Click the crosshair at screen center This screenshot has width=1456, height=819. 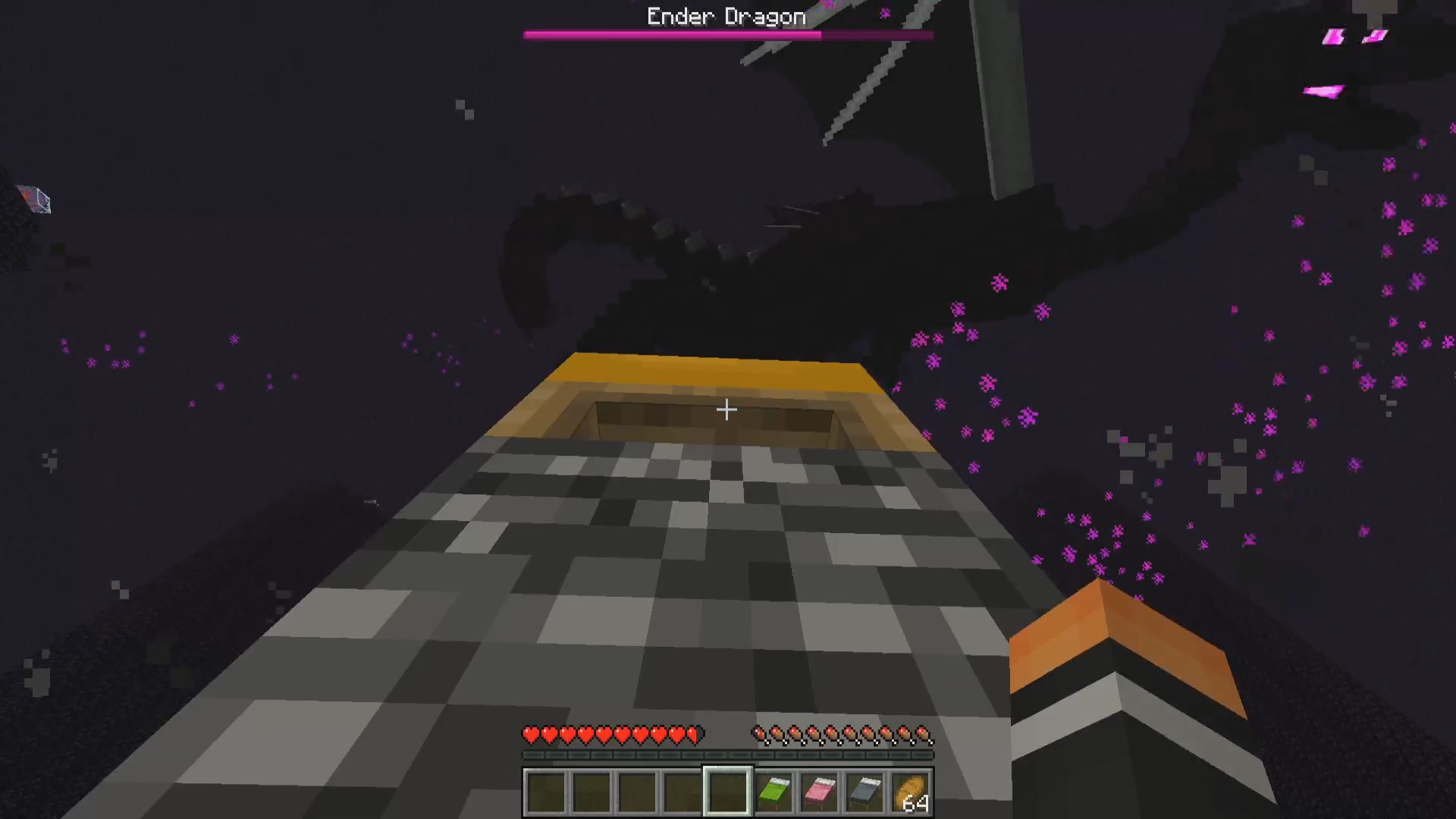726,409
